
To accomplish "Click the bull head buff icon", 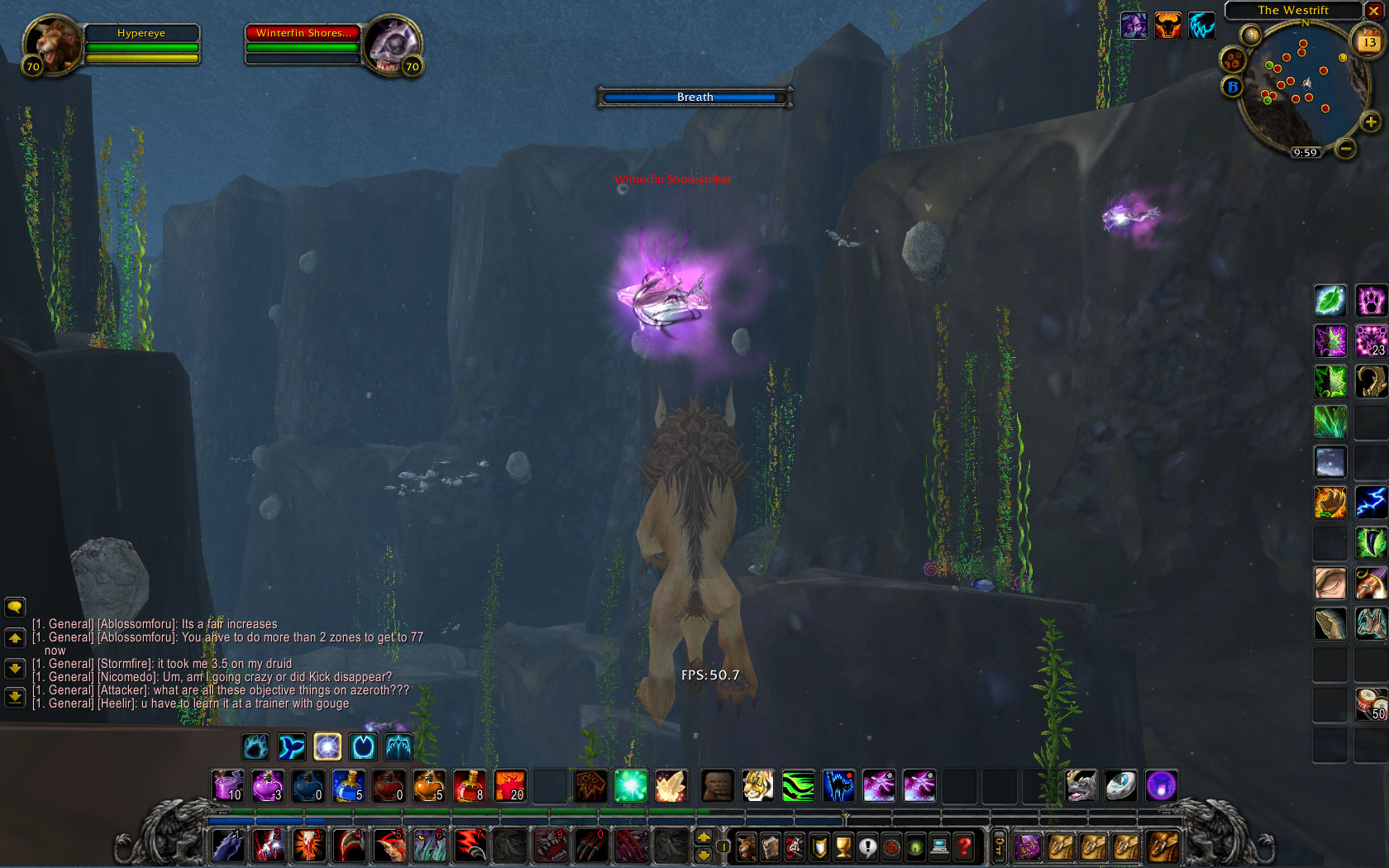I will (1167, 26).
